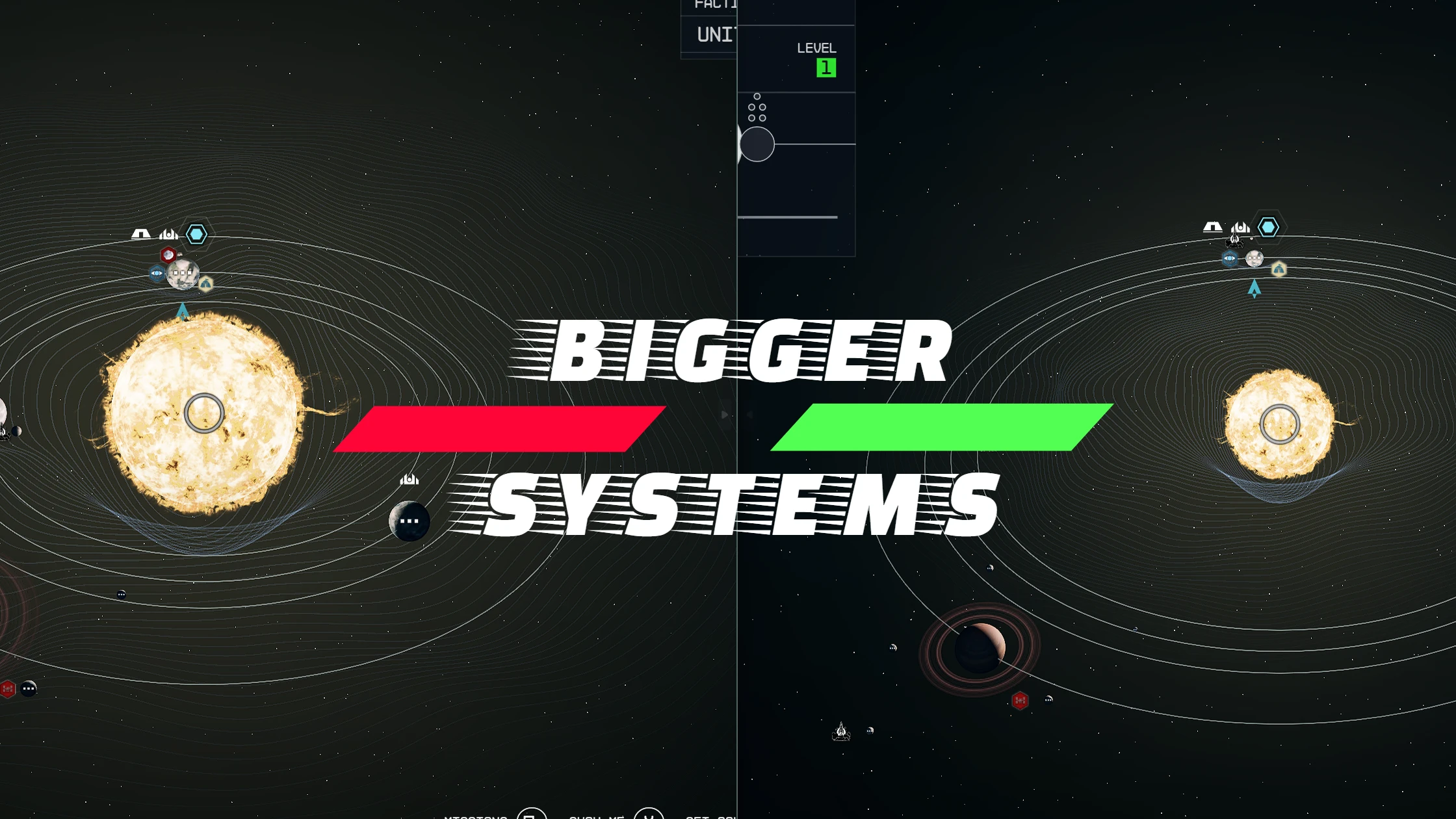
Task: Select the red hexagon enemy level marker near the moon
Action: 169,255
